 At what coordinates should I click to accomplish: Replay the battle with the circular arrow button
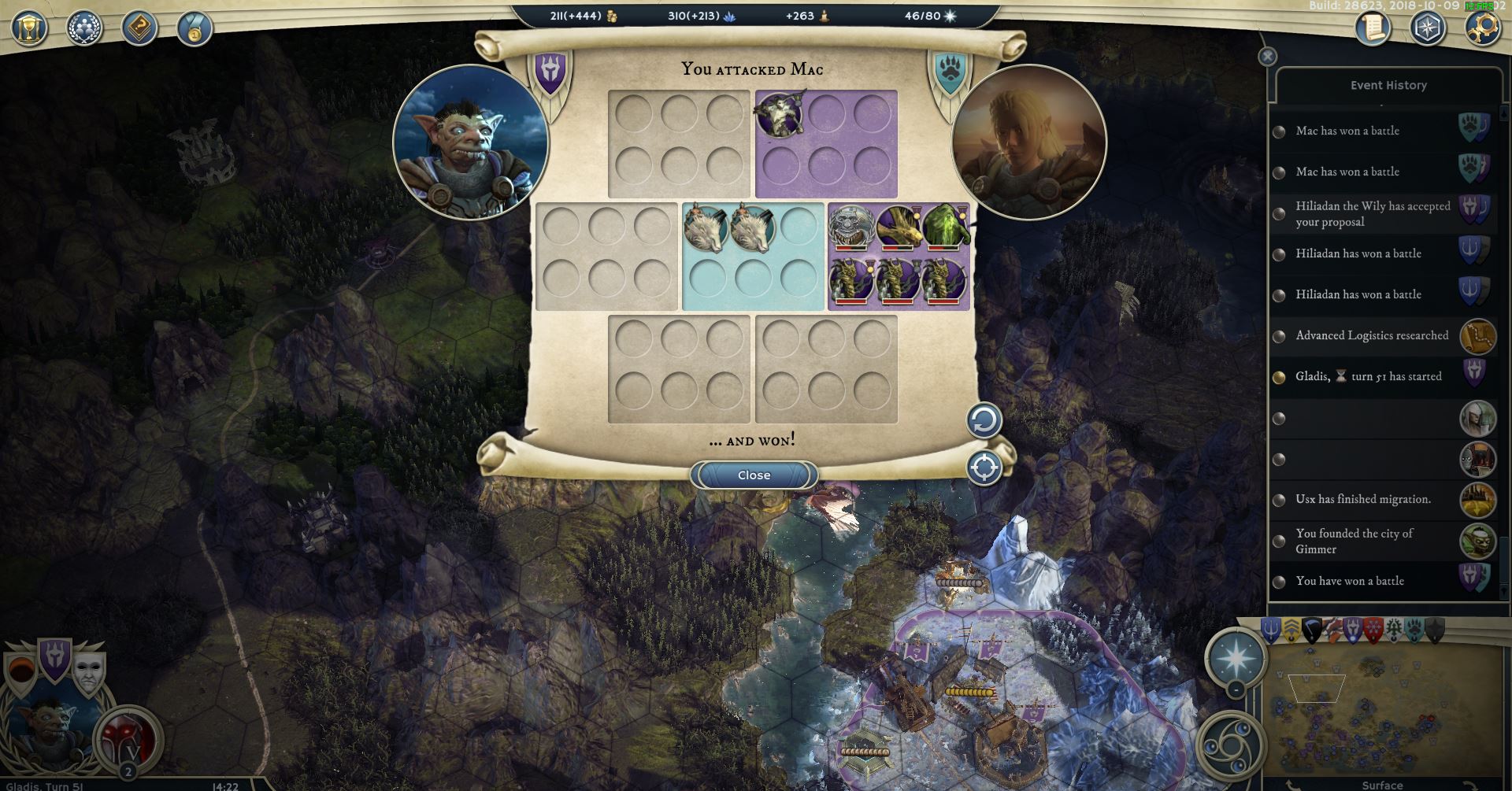tap(984, 420)
